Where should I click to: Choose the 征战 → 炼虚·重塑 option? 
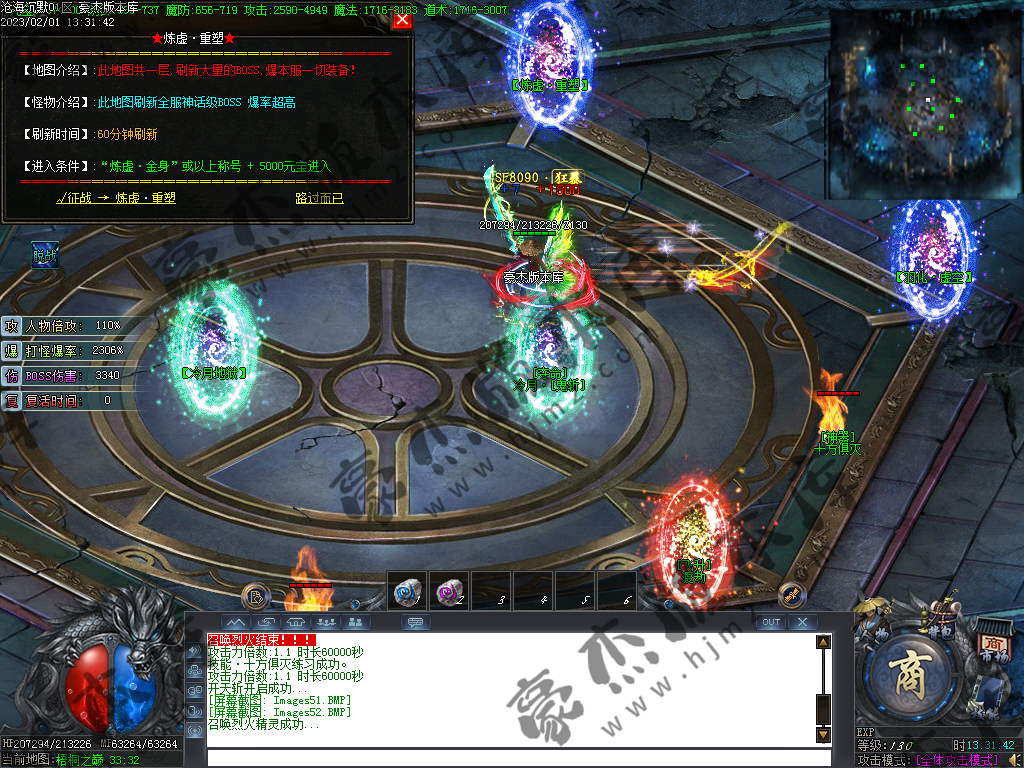coord(116,198)
